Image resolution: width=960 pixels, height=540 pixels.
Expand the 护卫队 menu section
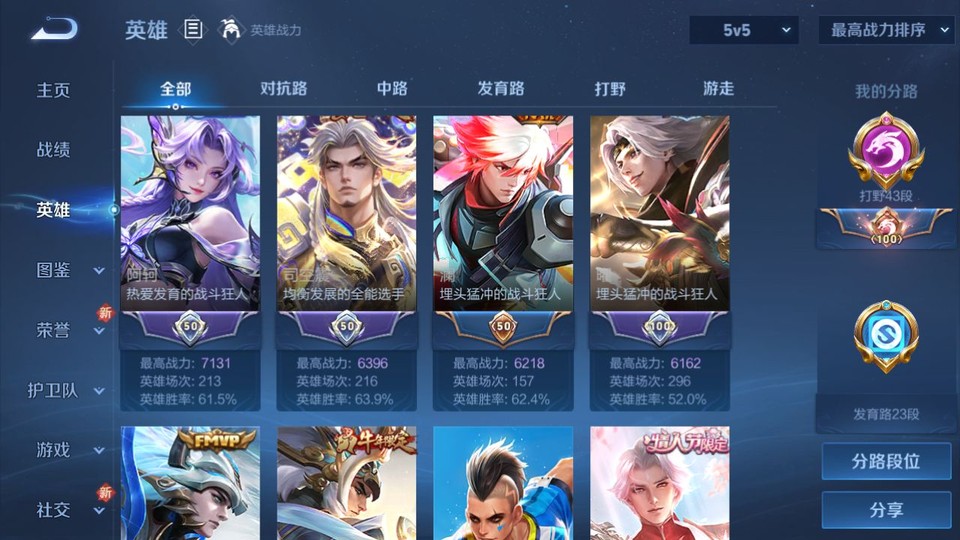point(68,390)
